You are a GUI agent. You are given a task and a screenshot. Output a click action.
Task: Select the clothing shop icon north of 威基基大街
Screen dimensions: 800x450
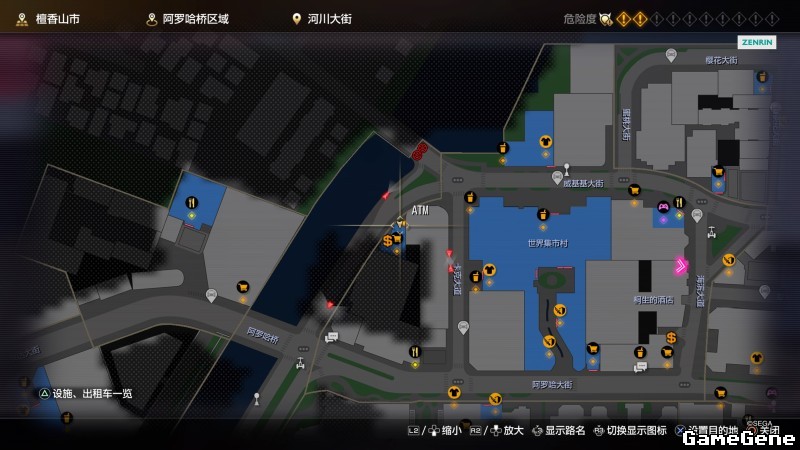[x=545, y=142]
